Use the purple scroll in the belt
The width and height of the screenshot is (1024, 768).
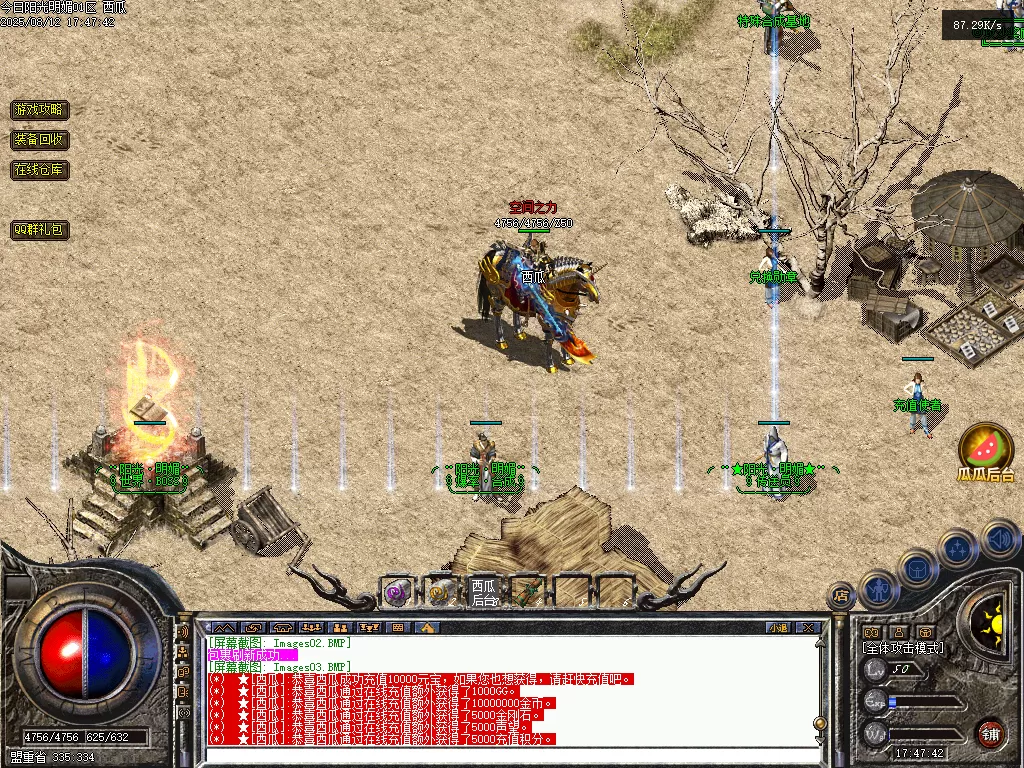pos(397,592)
